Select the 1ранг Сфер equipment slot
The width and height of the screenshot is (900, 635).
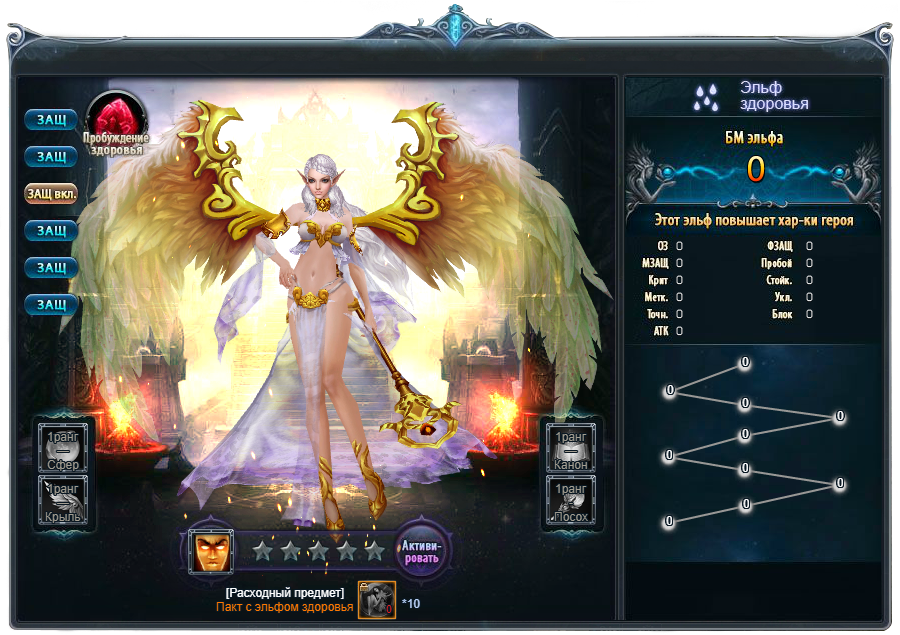point(65,447)
